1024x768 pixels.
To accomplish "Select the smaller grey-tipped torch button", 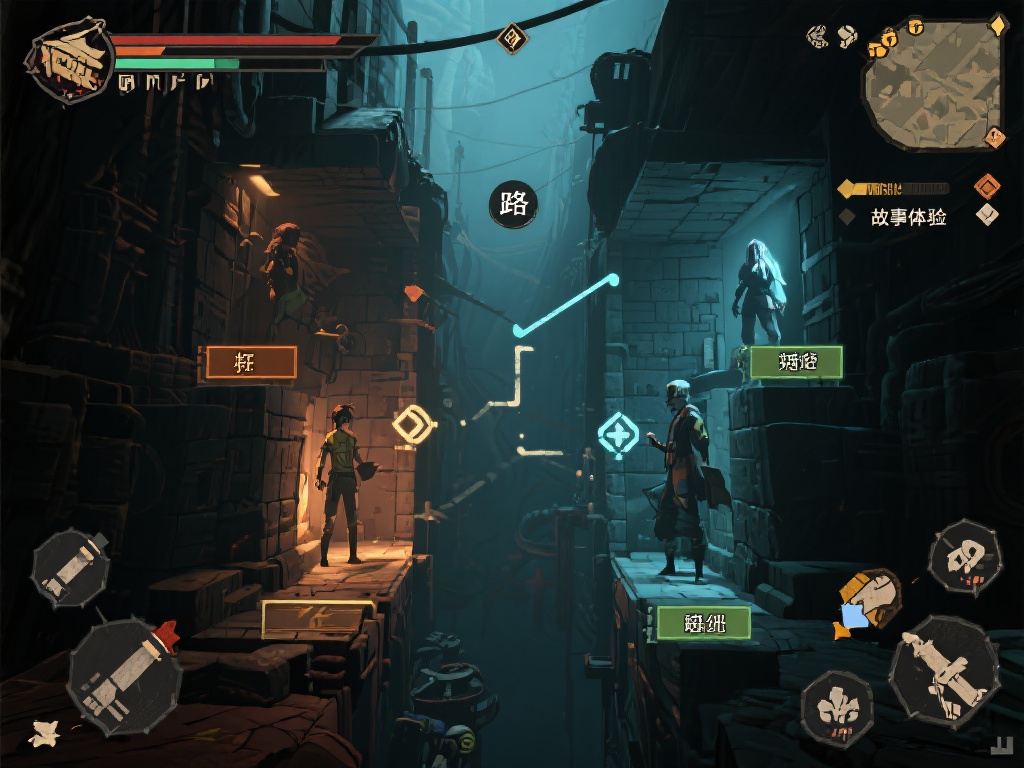I will [70, 568].
